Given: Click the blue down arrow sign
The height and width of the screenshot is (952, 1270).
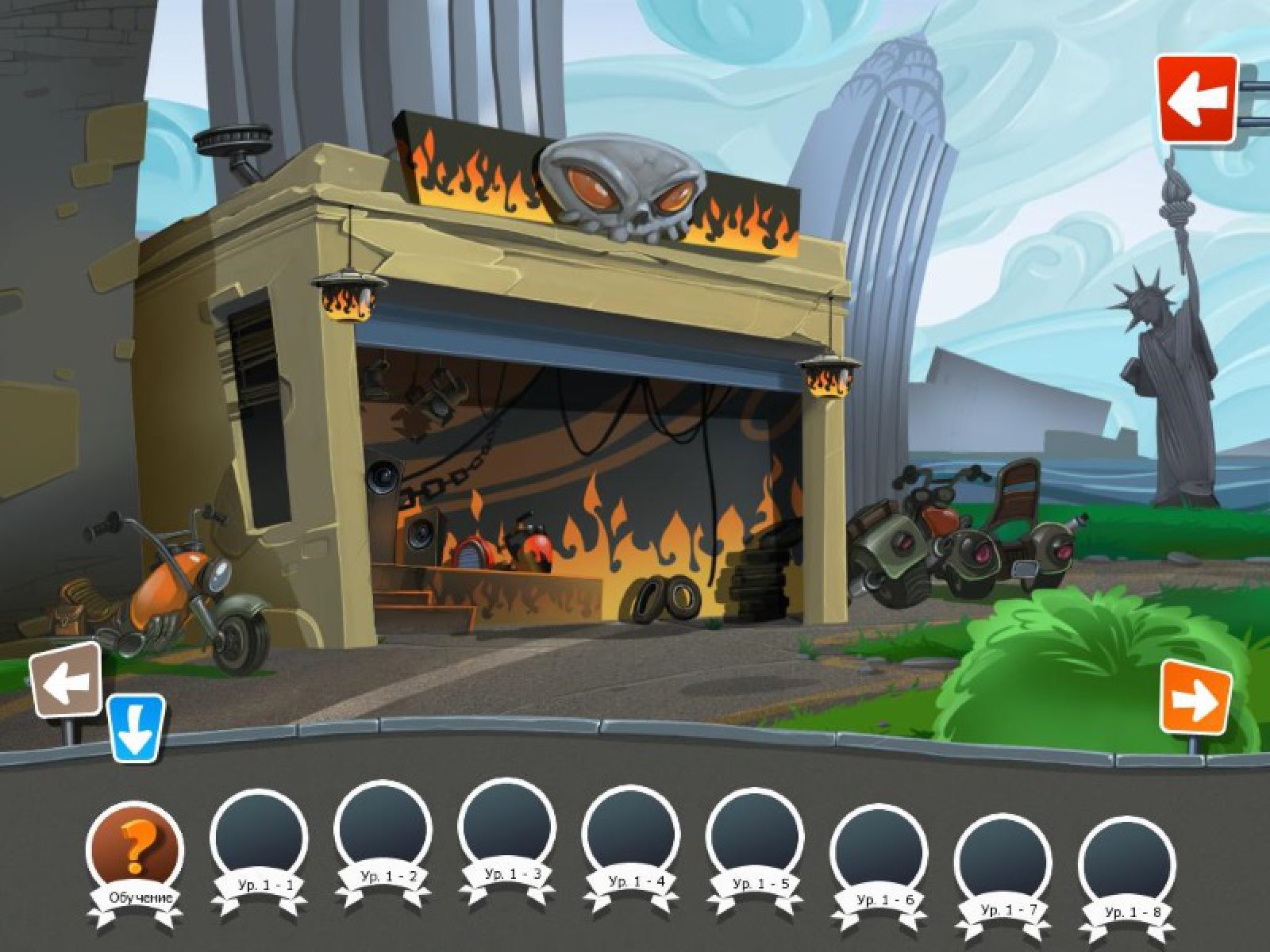Looking at the screenshot, I should [x=136, y=729].
